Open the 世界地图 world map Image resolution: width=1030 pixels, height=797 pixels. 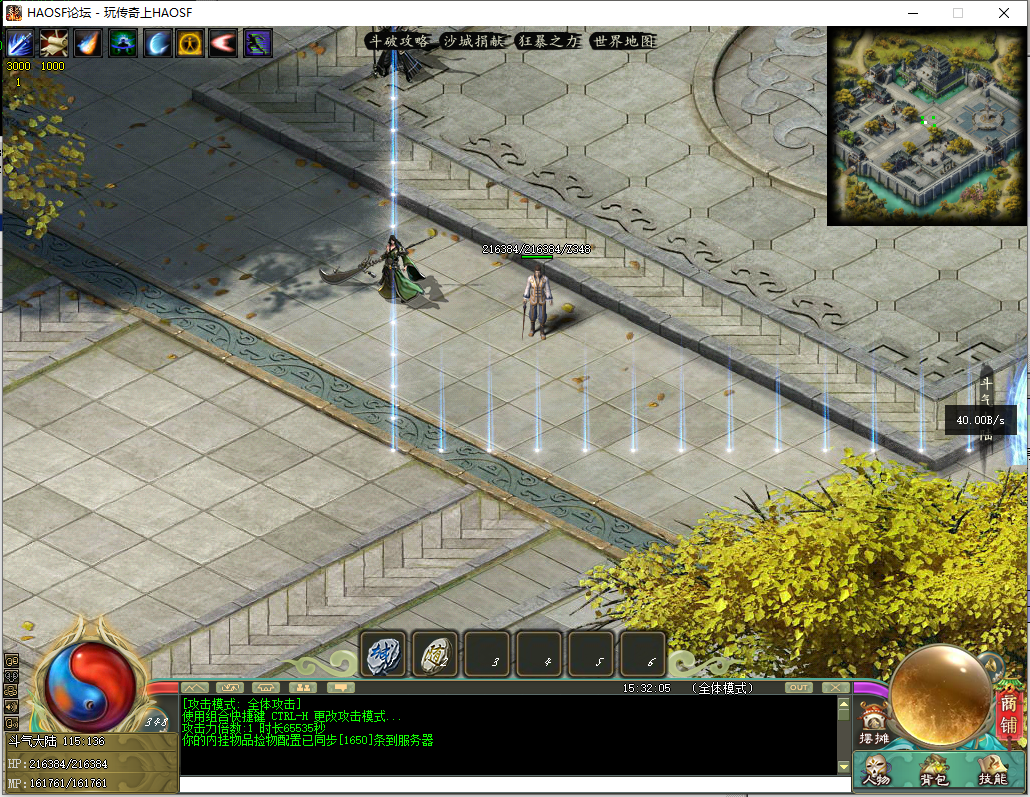623,41
